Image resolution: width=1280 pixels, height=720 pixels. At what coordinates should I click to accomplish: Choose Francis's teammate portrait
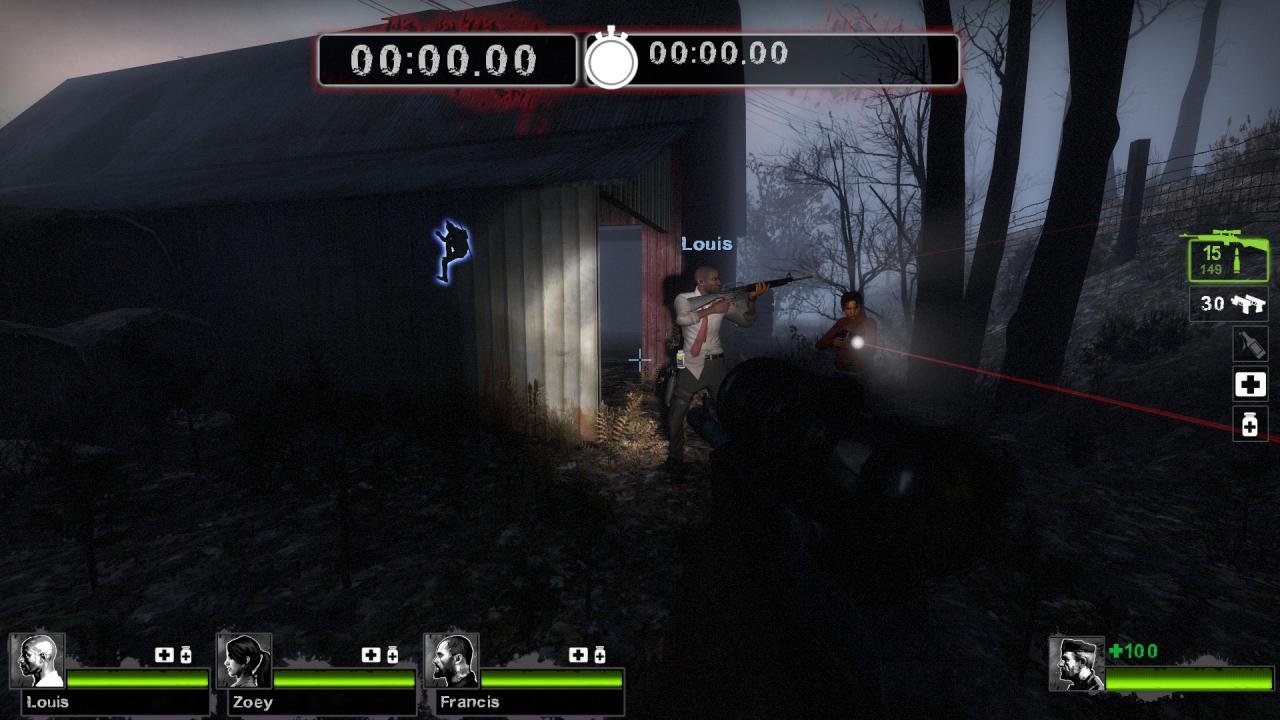451,661
